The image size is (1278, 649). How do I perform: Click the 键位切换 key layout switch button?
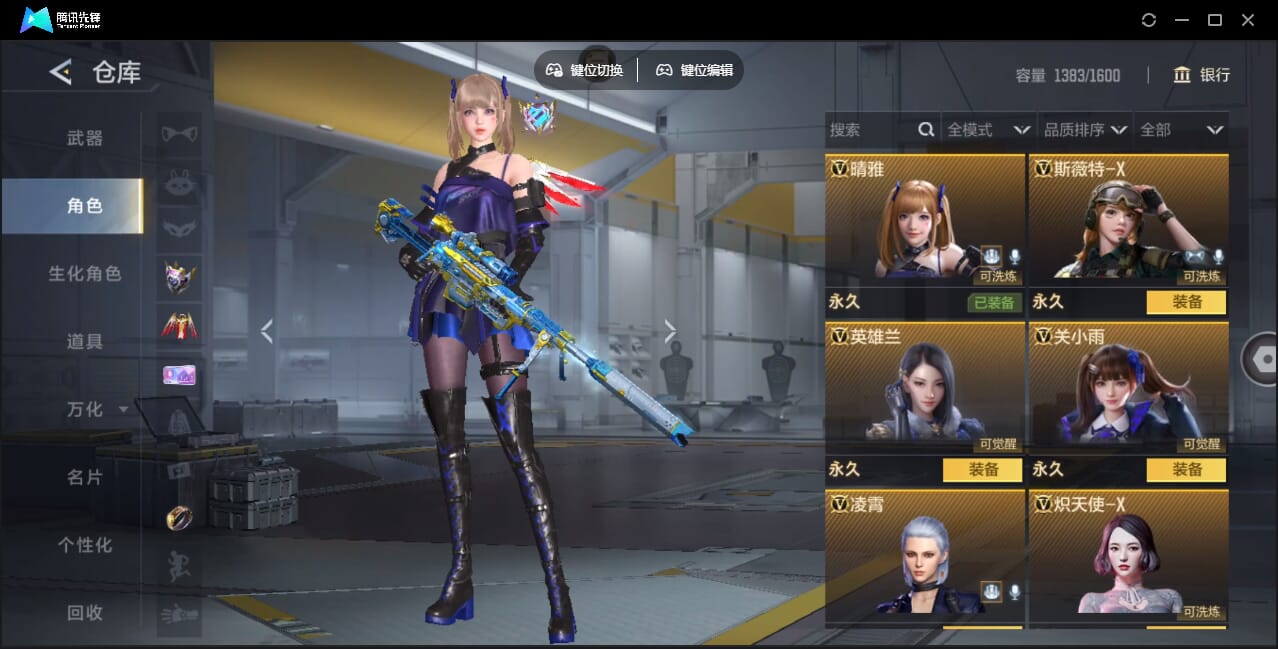coord(585,70)
